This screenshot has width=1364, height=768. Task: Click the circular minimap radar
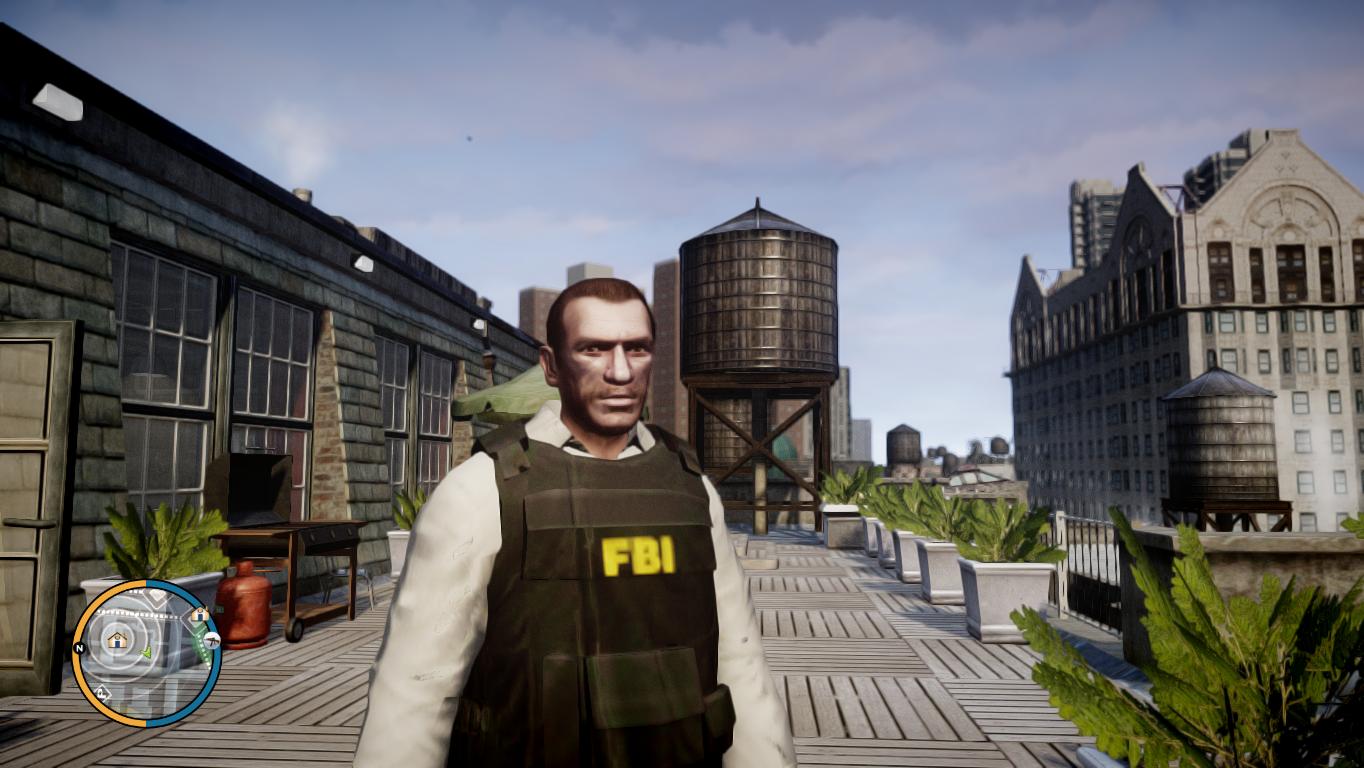coord(146,653)
